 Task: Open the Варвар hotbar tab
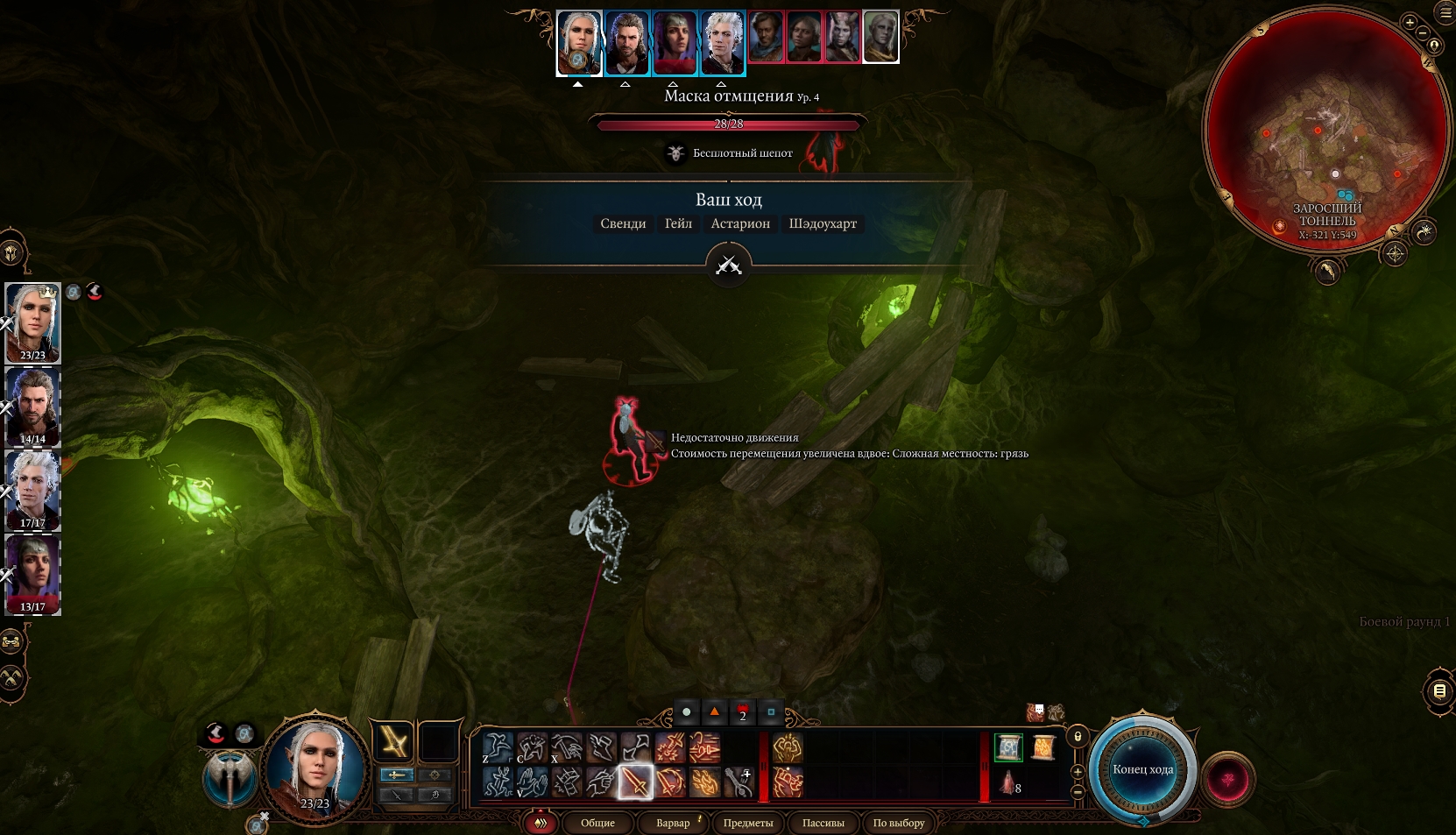click(x=673, y=823)
